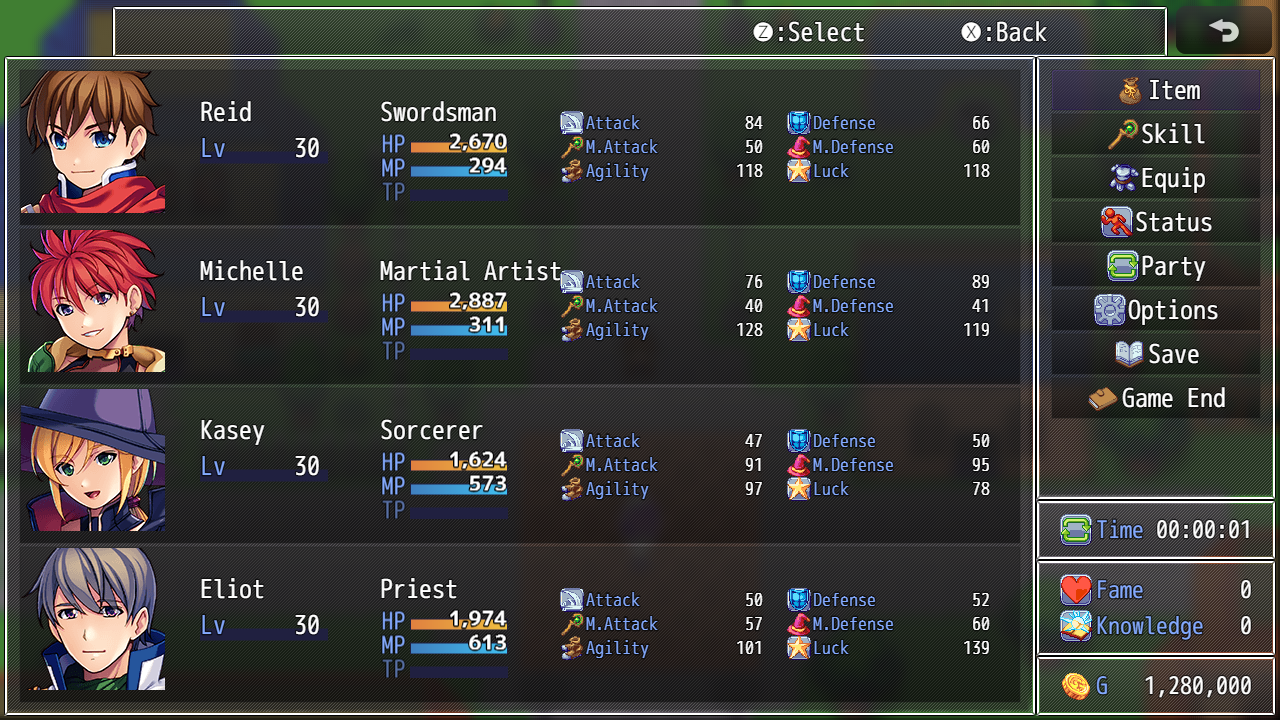The image size is (1280, 720).
Task: Choose Michelle the Martial Artist
Action: pos(520,304)
